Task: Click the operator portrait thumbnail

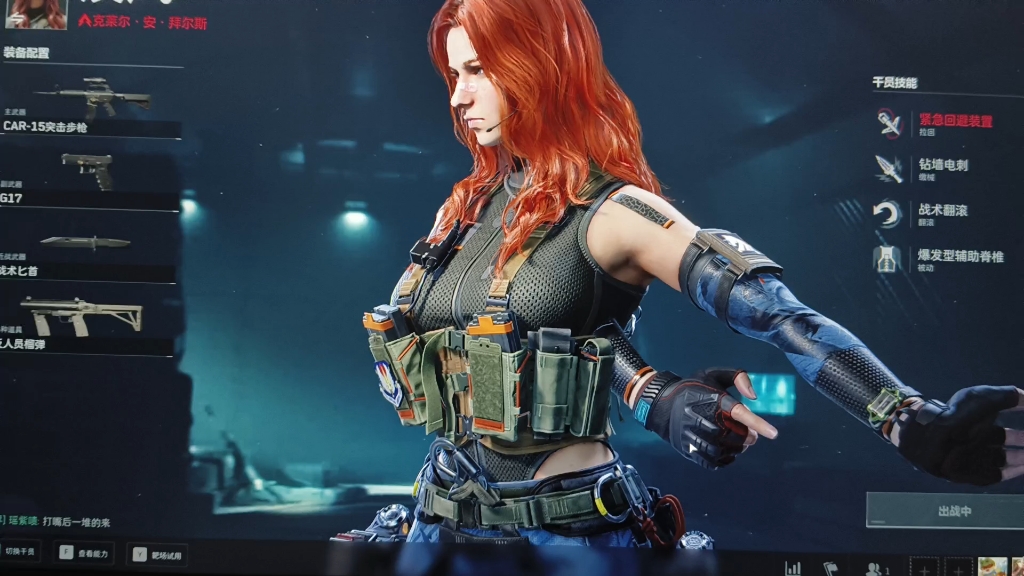Action: coord(36,13)
